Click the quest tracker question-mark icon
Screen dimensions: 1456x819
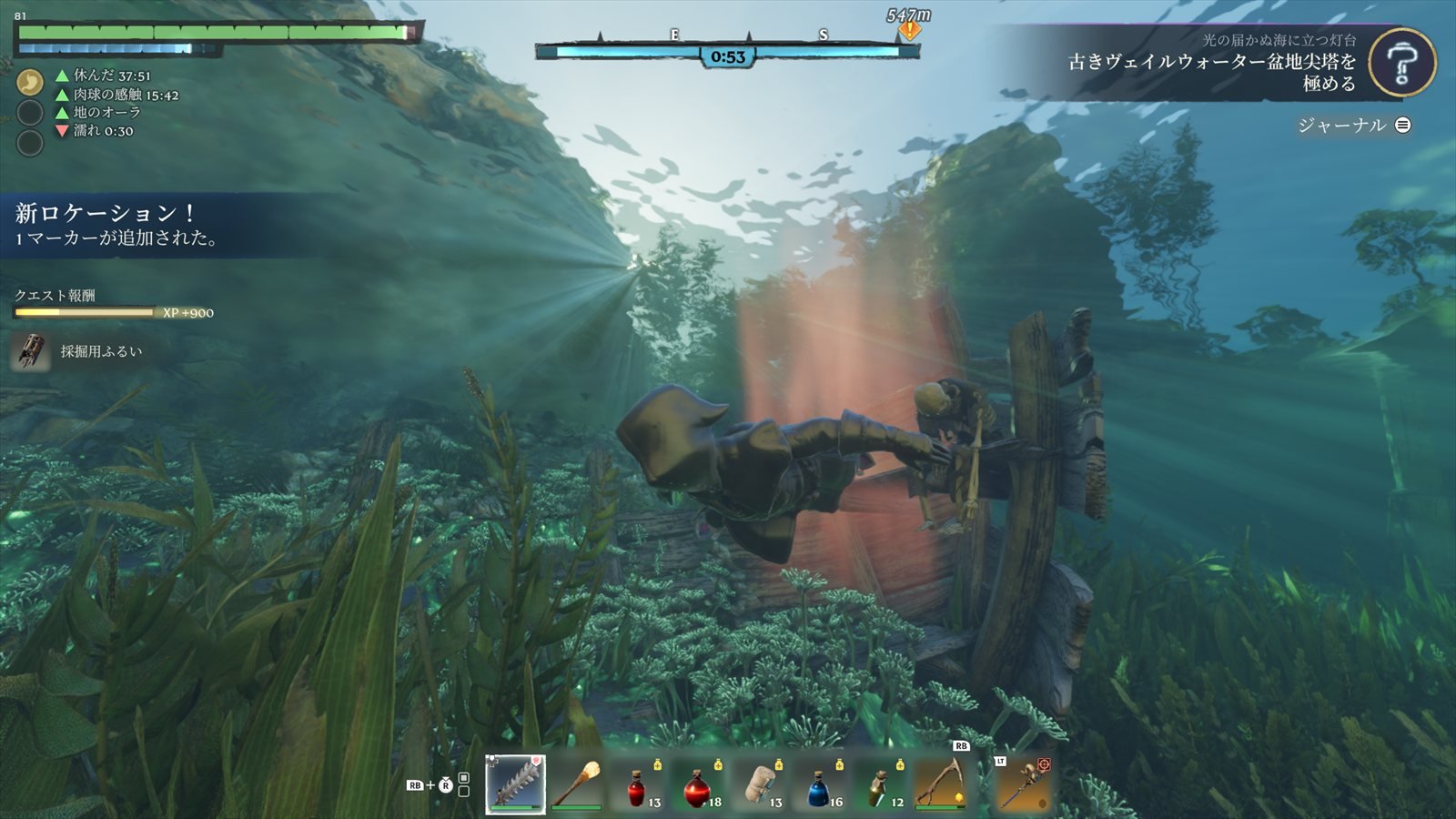(x=1401, y=63)
